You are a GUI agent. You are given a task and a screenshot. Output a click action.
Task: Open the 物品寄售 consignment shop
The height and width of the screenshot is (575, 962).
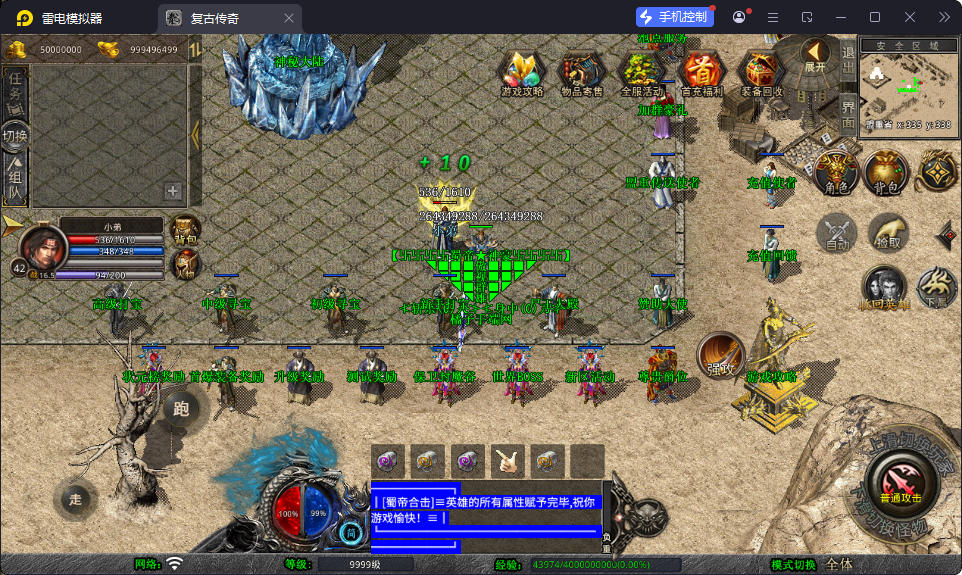[581, 73]
